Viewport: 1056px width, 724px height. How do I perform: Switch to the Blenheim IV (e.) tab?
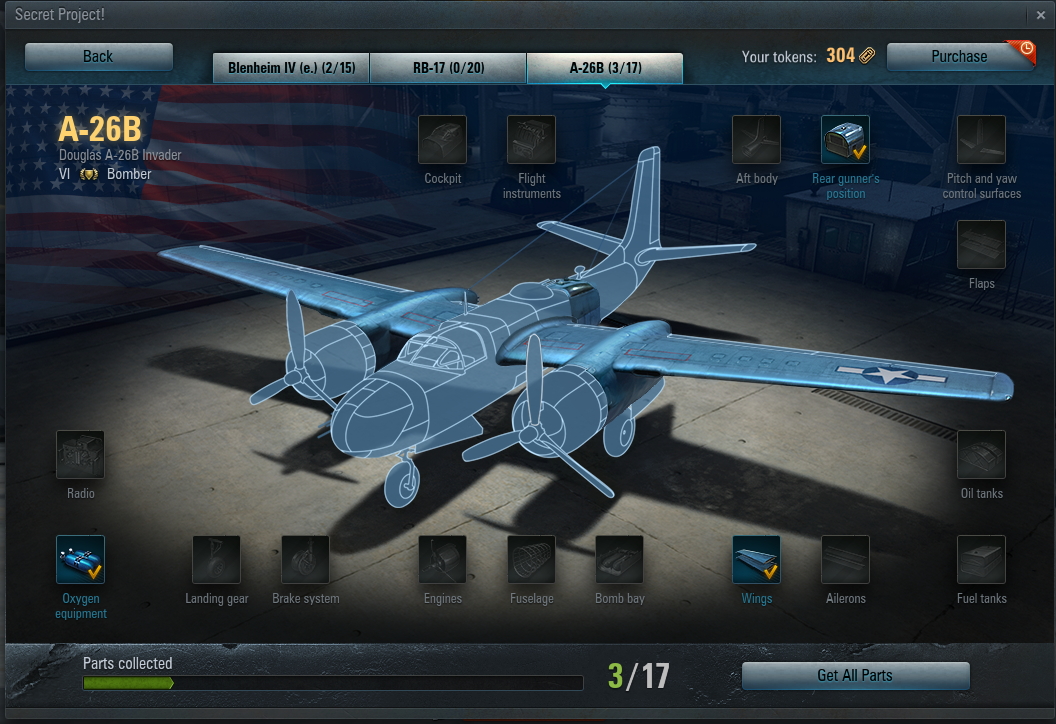coord(290,68)
